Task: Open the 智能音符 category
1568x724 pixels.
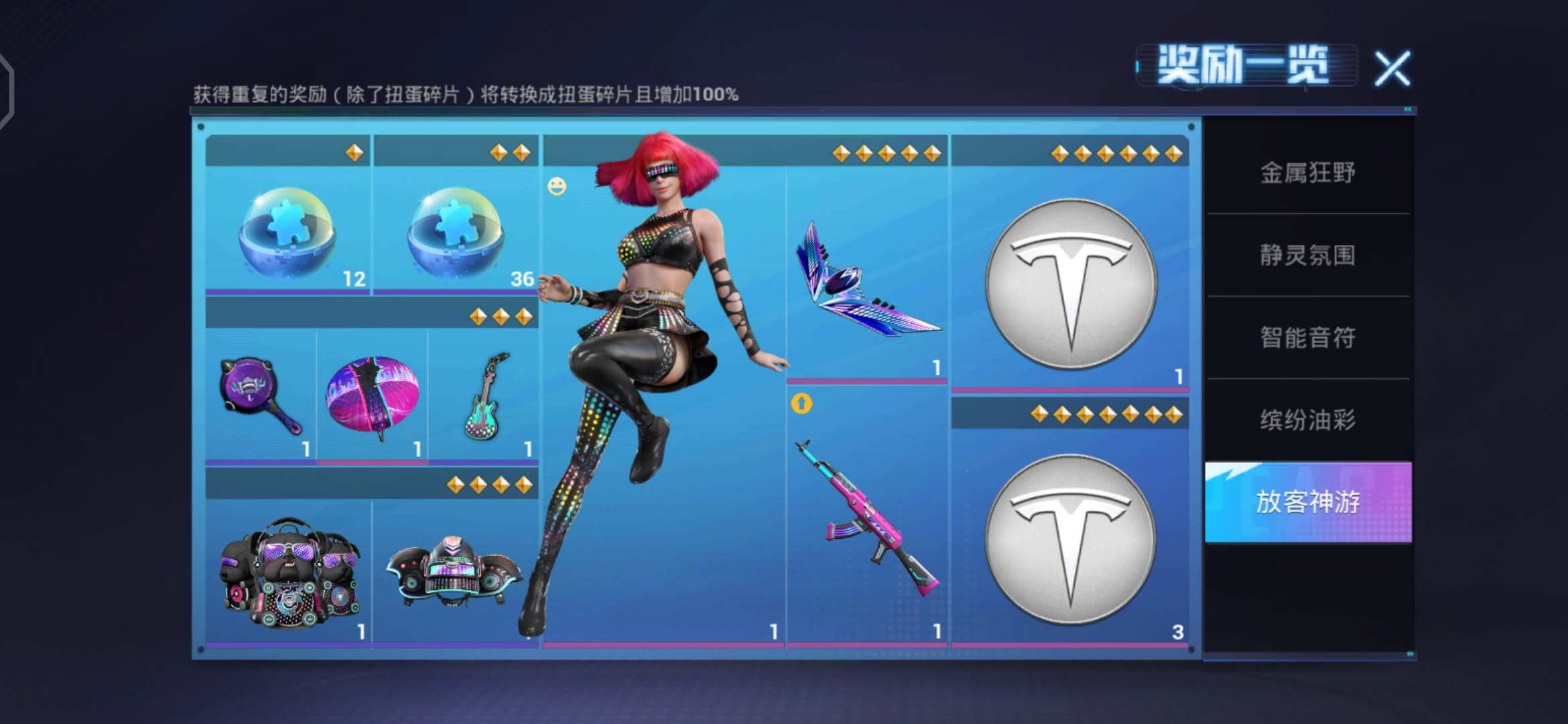Action: coord(1307,338)
